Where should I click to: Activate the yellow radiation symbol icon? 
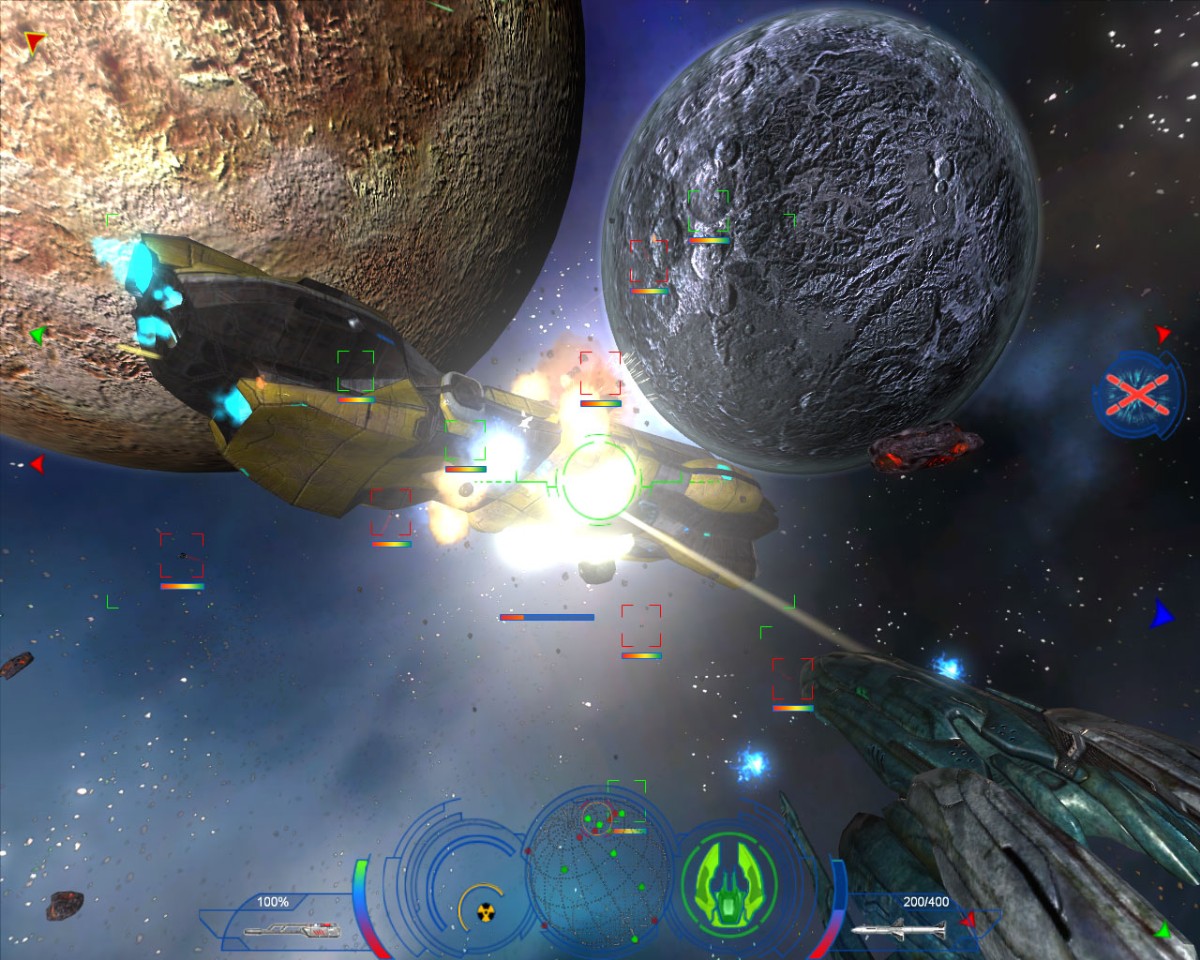tap(486, 912)
